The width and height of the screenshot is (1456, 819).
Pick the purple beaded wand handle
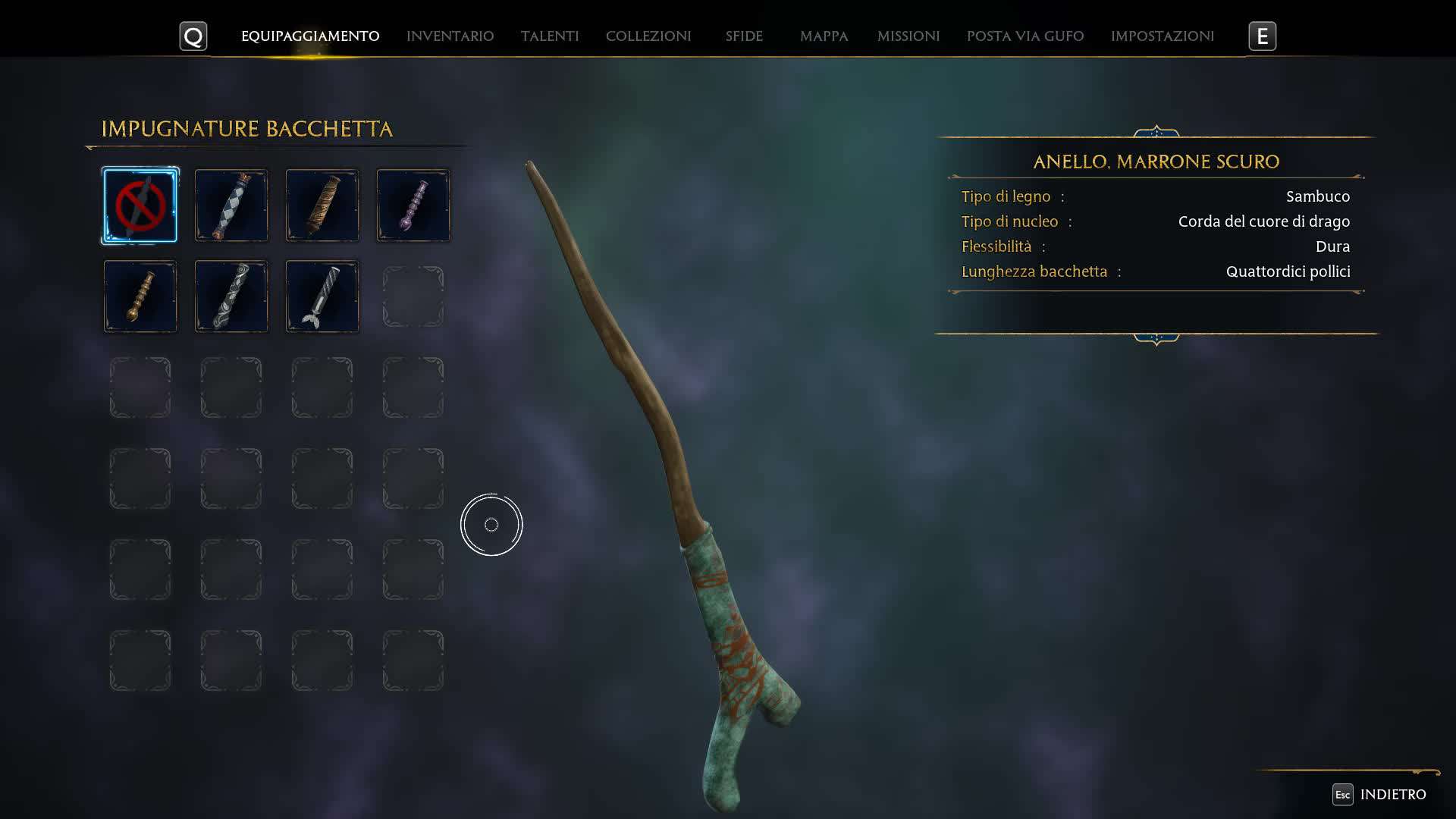click(x=413, y=206)
